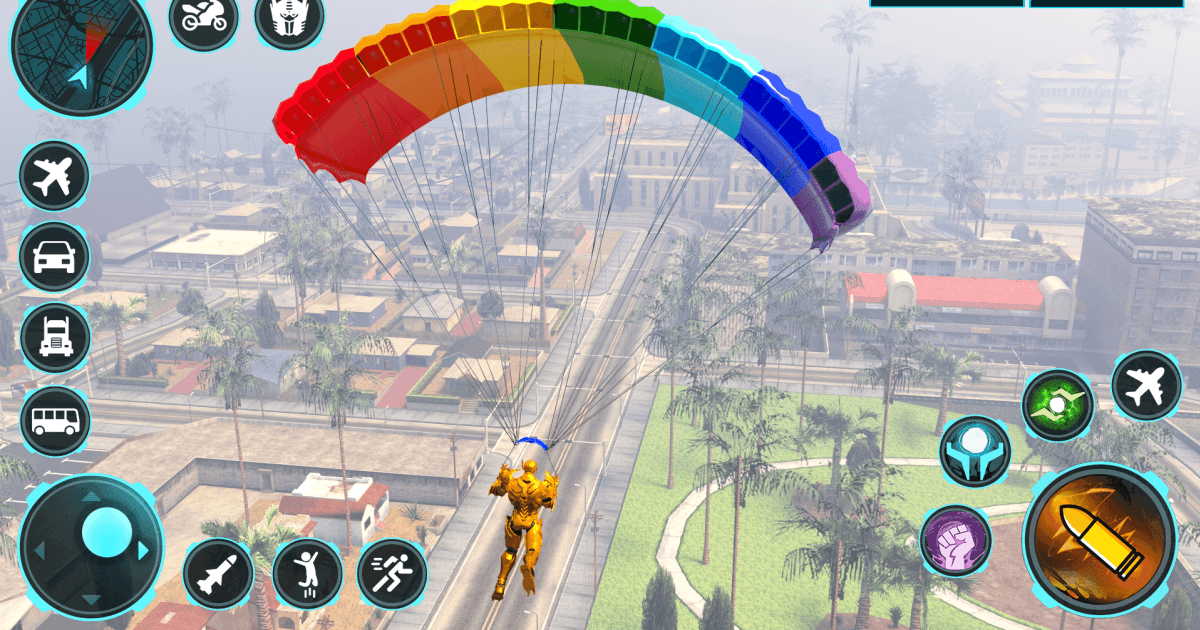Choose the car vehicle button
The width and height of the screenshot is (1200, 630).
coord(54,256)
